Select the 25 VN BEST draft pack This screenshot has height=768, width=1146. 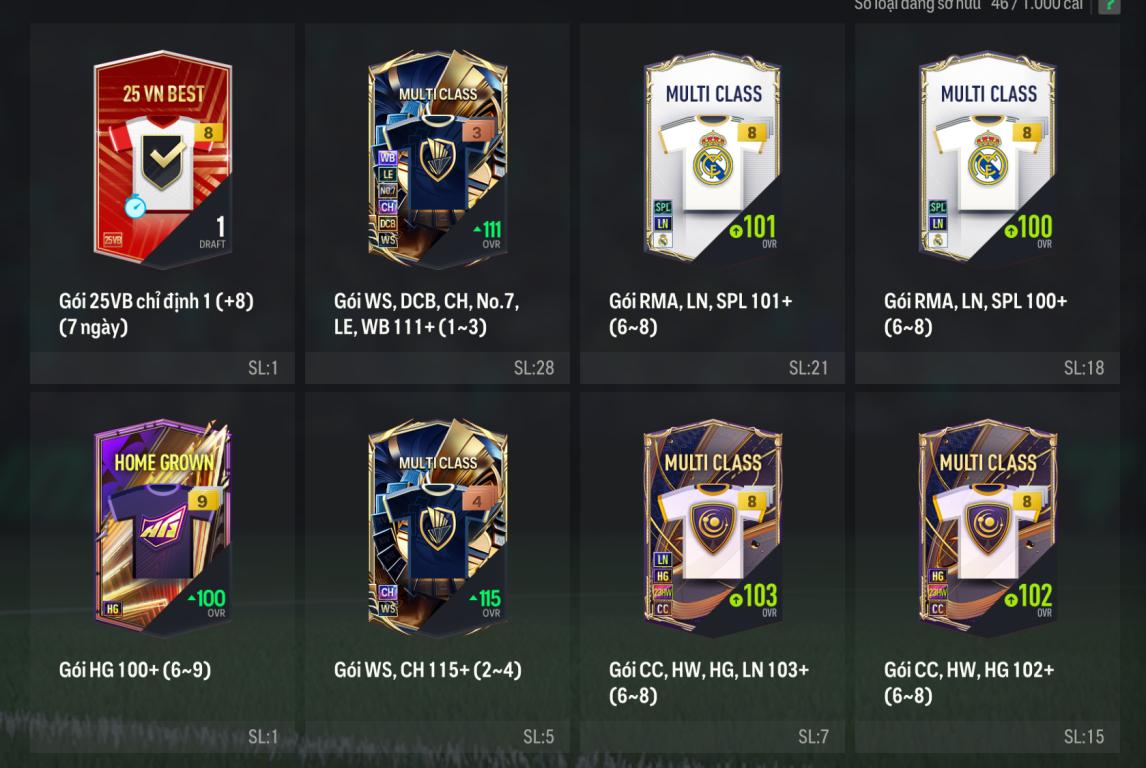[162, 160]
